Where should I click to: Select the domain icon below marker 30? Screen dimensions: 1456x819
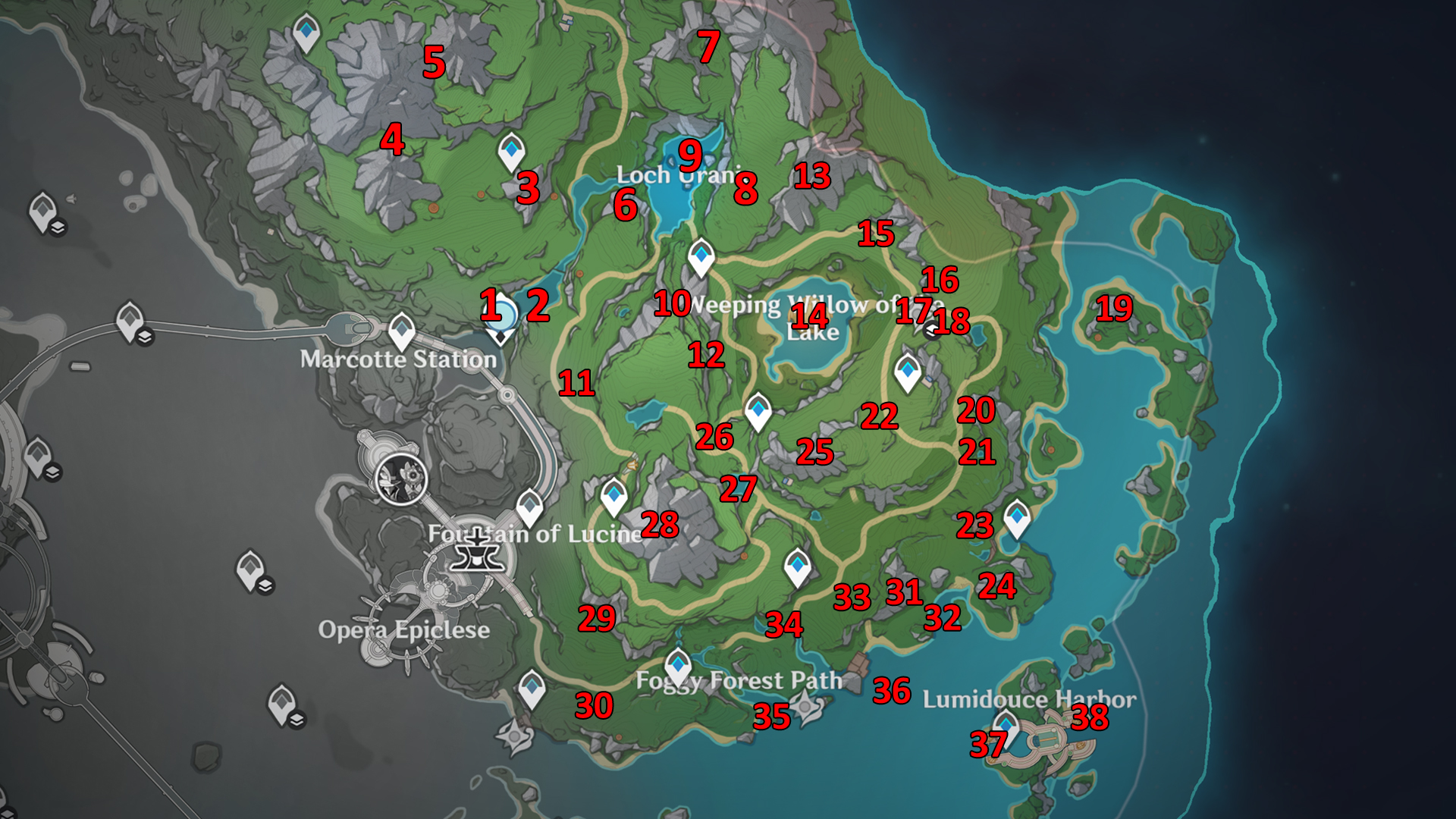click(x=514, y=735)
